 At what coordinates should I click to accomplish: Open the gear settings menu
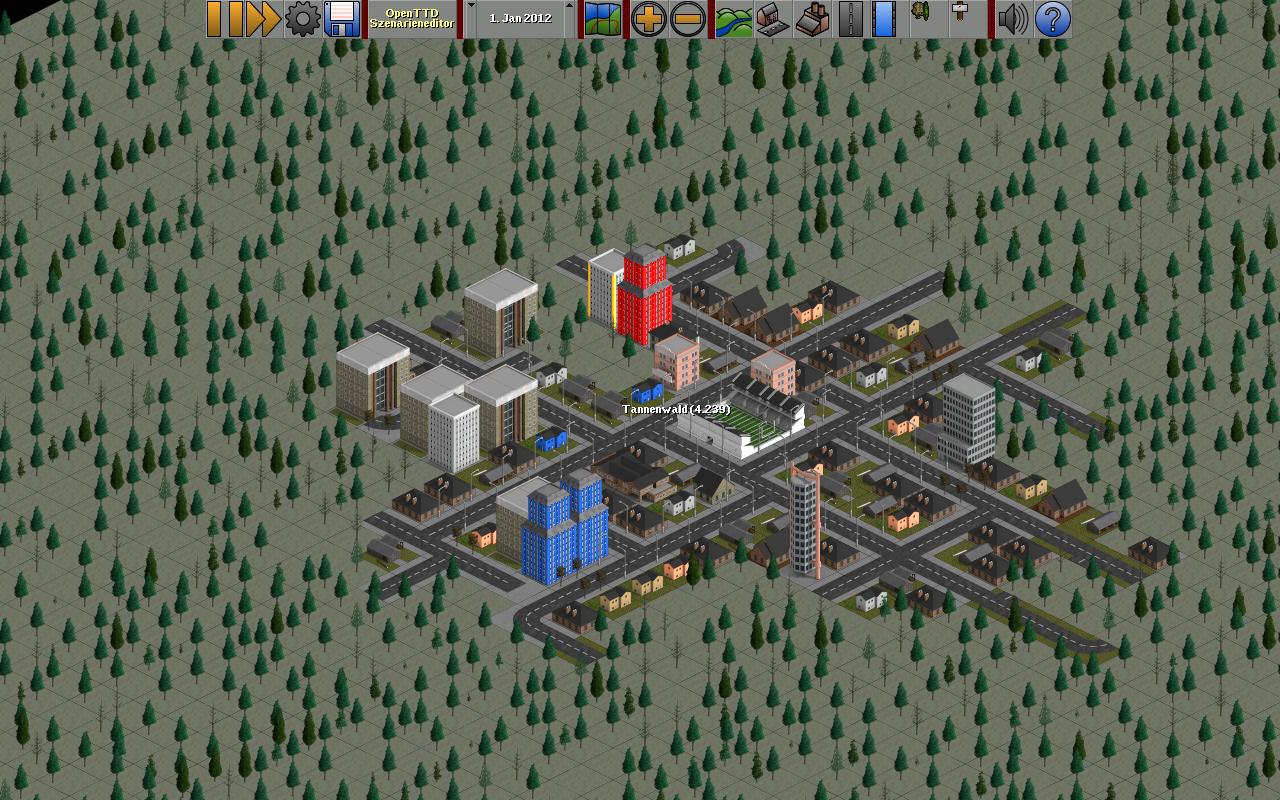tap(302, 19)
